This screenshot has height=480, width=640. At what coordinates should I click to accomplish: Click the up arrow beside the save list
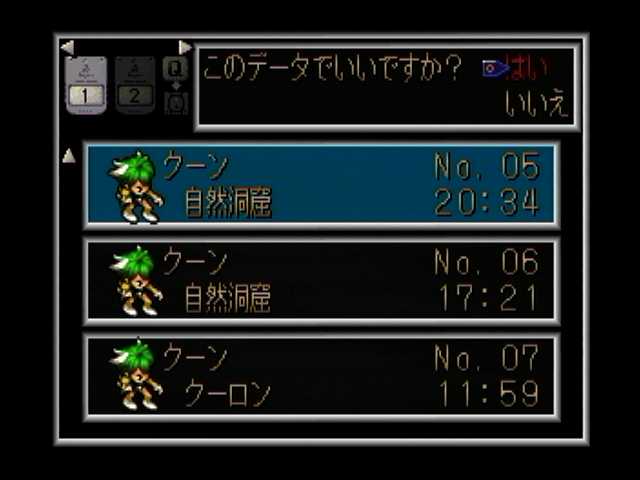tap(69, 156)
